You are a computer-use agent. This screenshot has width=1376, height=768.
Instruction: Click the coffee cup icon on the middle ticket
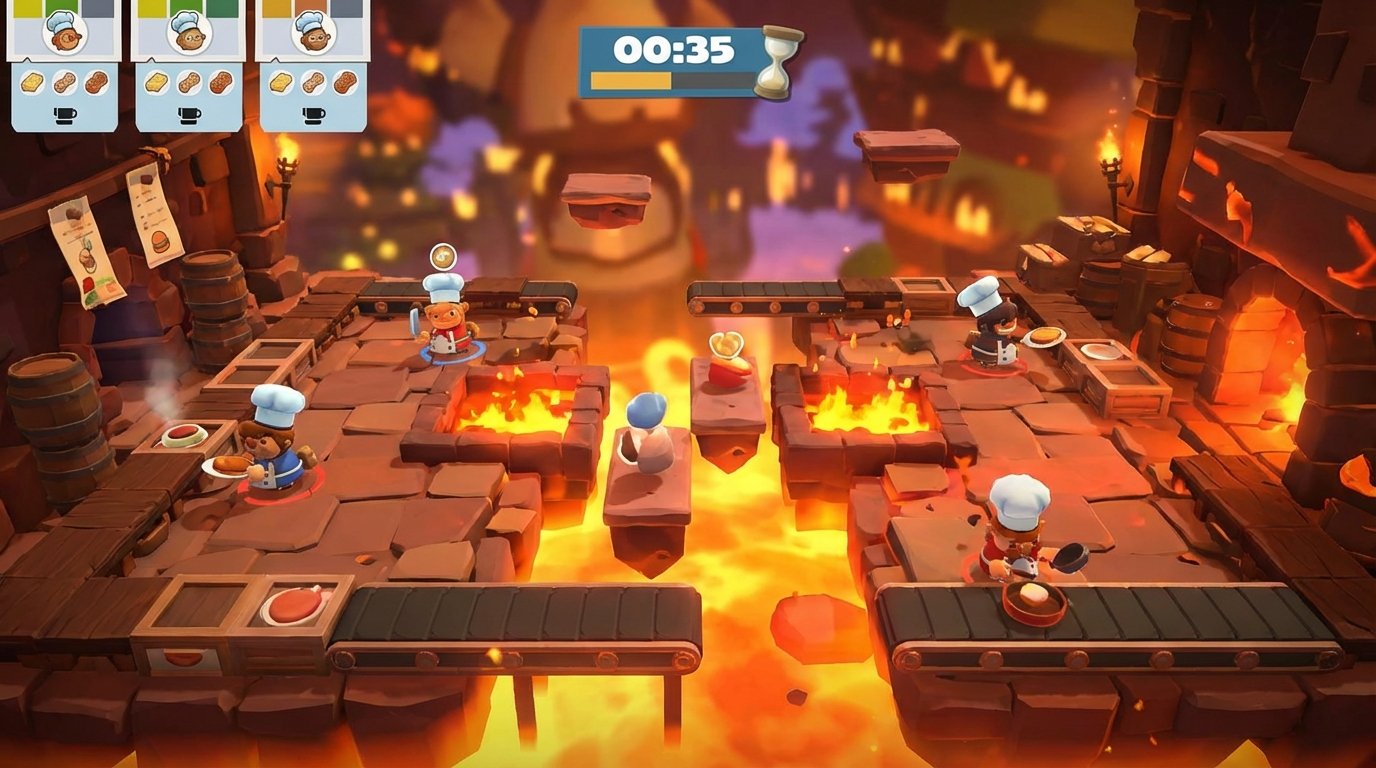click(x=190, y=115)
